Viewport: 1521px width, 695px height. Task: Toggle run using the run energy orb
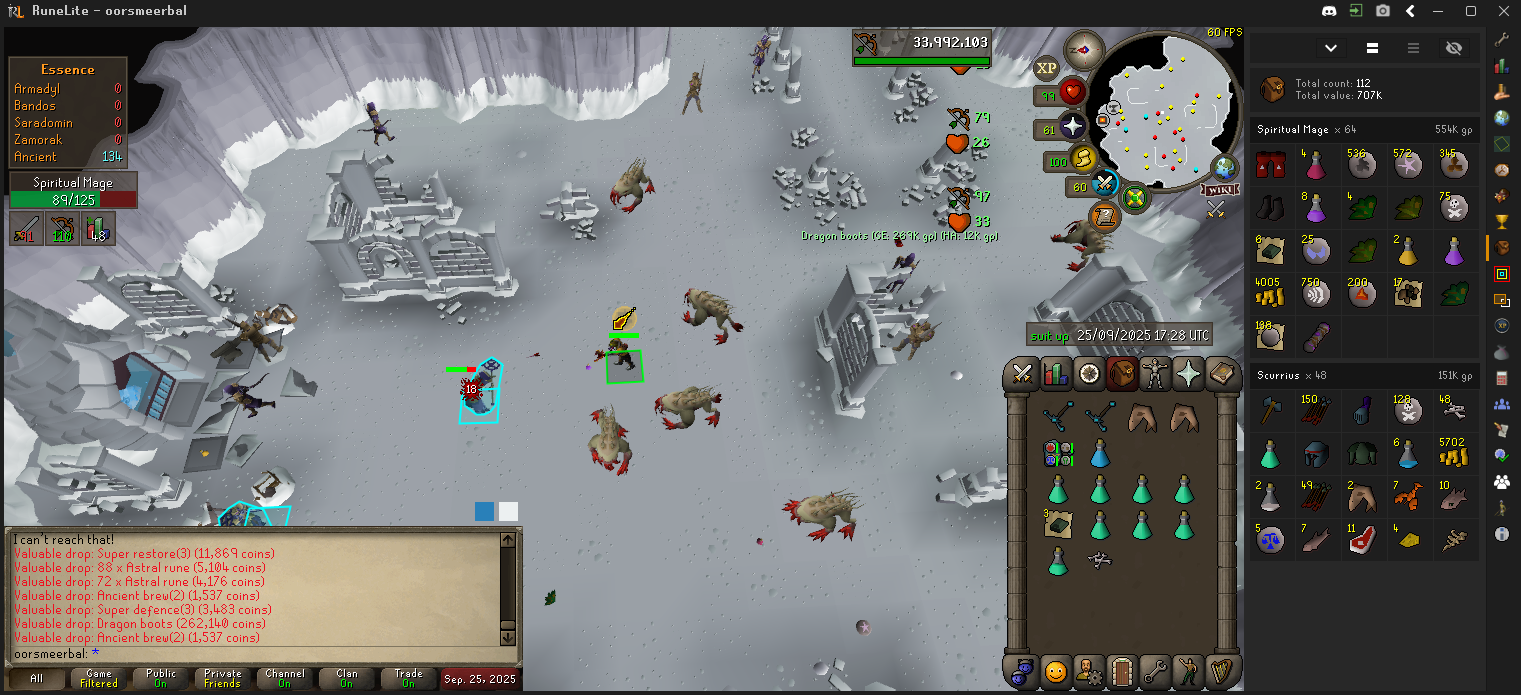(1084, 159)
